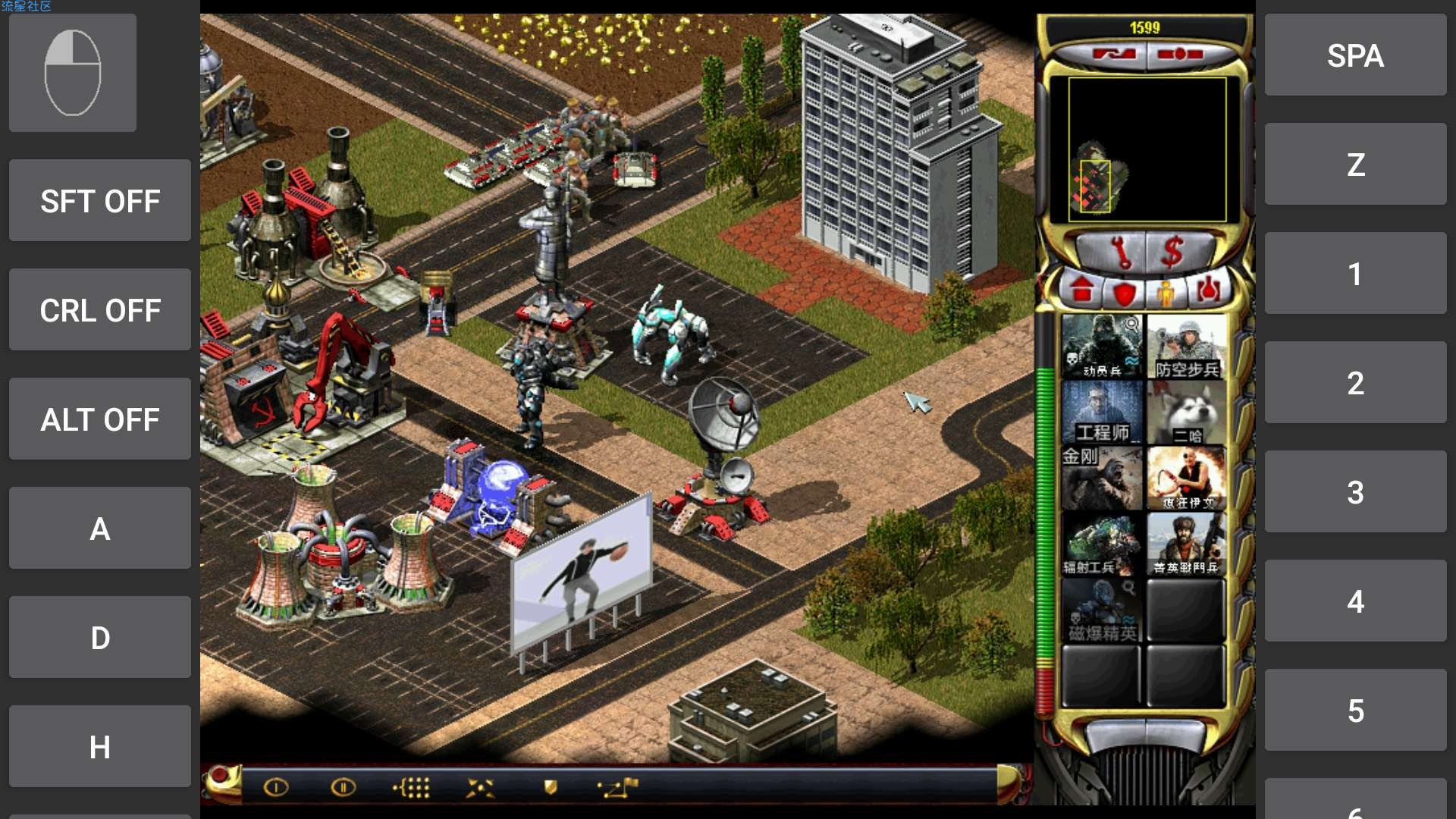The width and height of the screenshot is (1456, 819).
Task: Select the infantry production tab
Action: 1165,292
